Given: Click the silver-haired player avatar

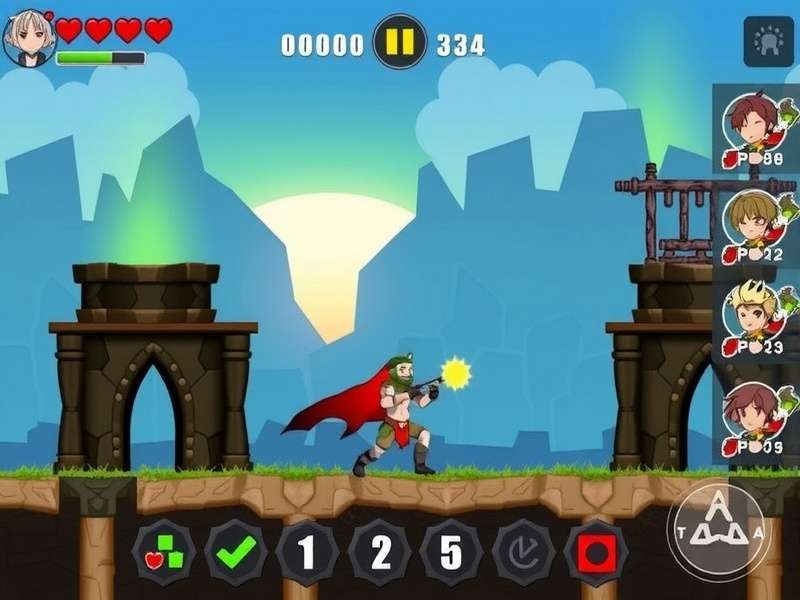Looking at the screenshot, I should click(x=28, y=38).
